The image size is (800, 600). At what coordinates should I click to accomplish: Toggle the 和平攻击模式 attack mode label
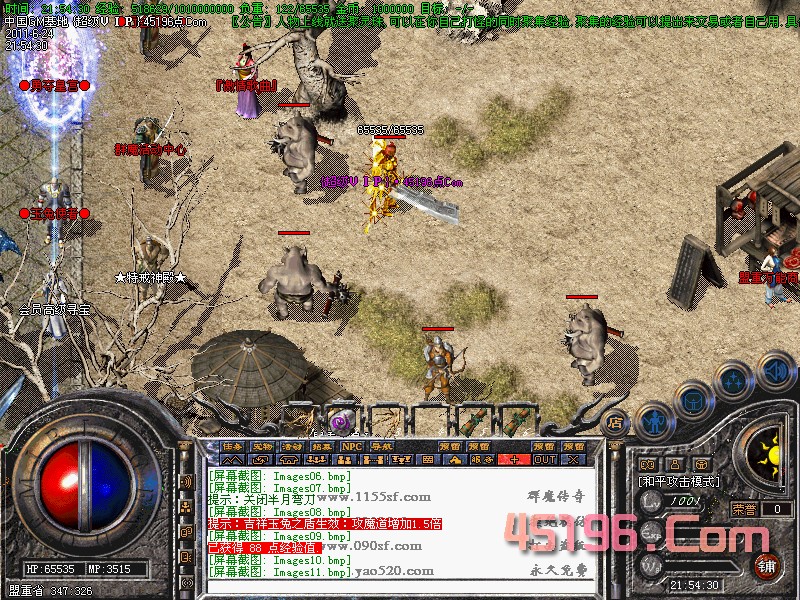pos(679,482)
